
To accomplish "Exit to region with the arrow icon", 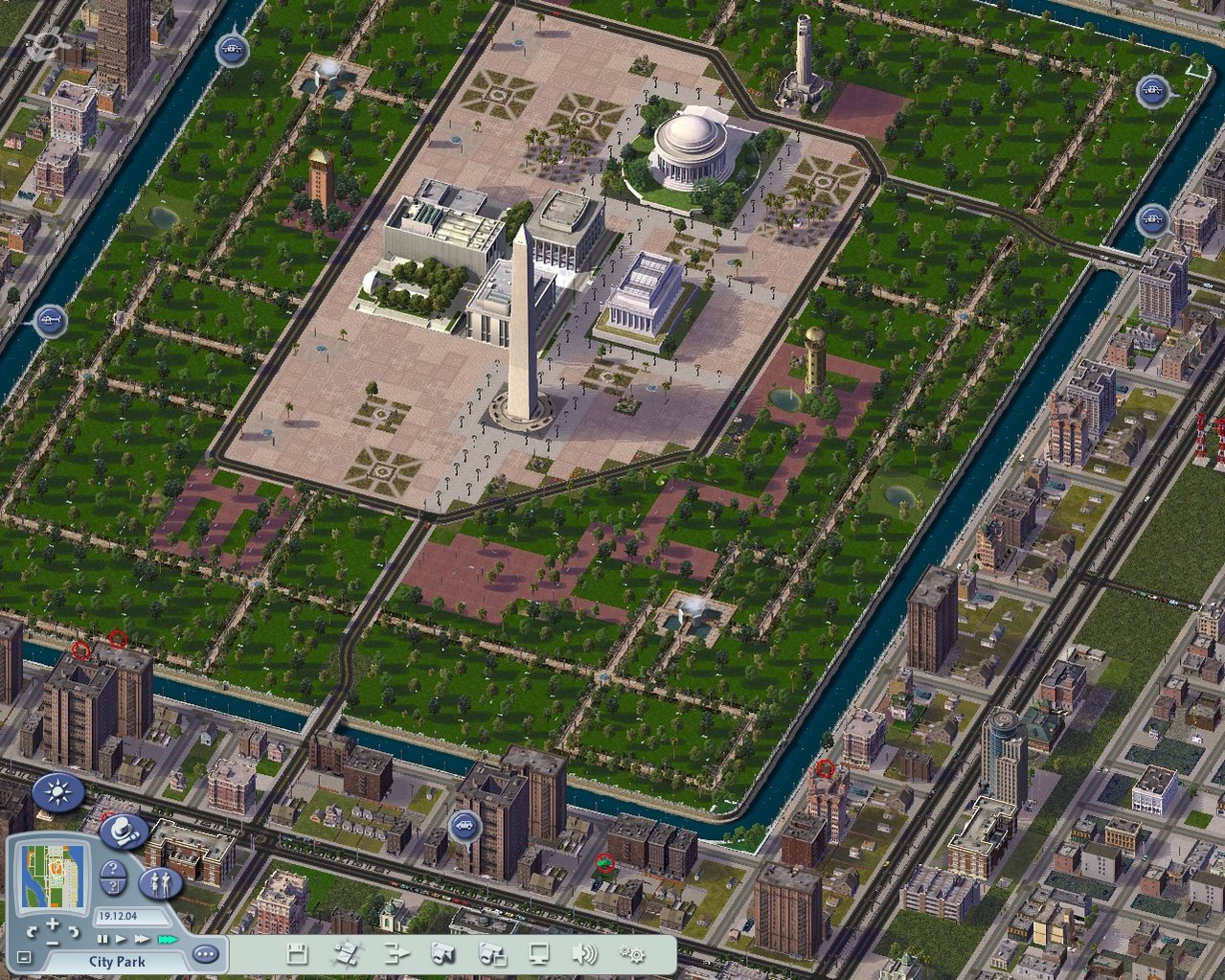I will pyautogui.click(x=397, y=953).
